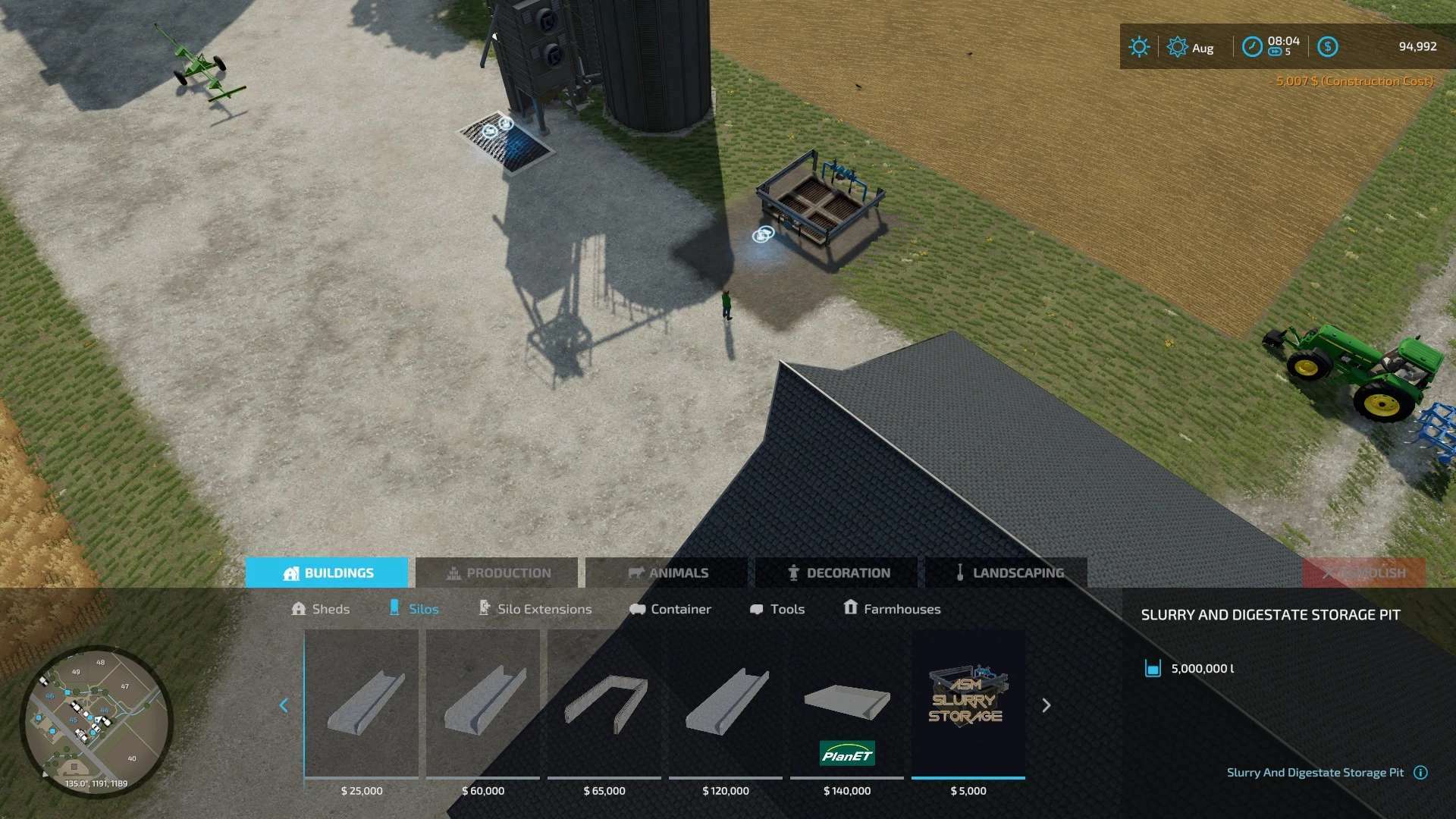1456x819 pixels.
Task: Click the circular minimap
Action: point(96,720)
